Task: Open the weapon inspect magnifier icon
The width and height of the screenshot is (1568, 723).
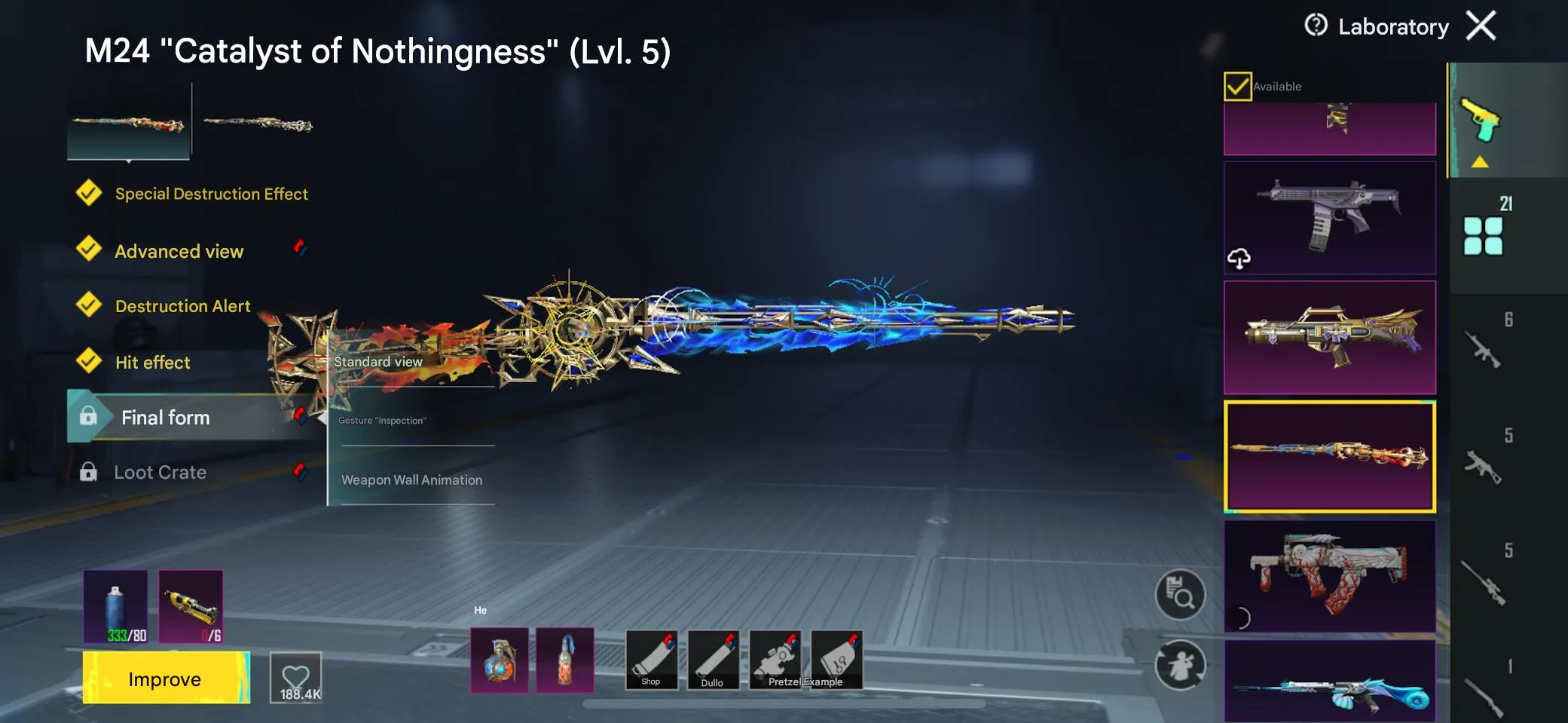Action: pos(1180,595)
